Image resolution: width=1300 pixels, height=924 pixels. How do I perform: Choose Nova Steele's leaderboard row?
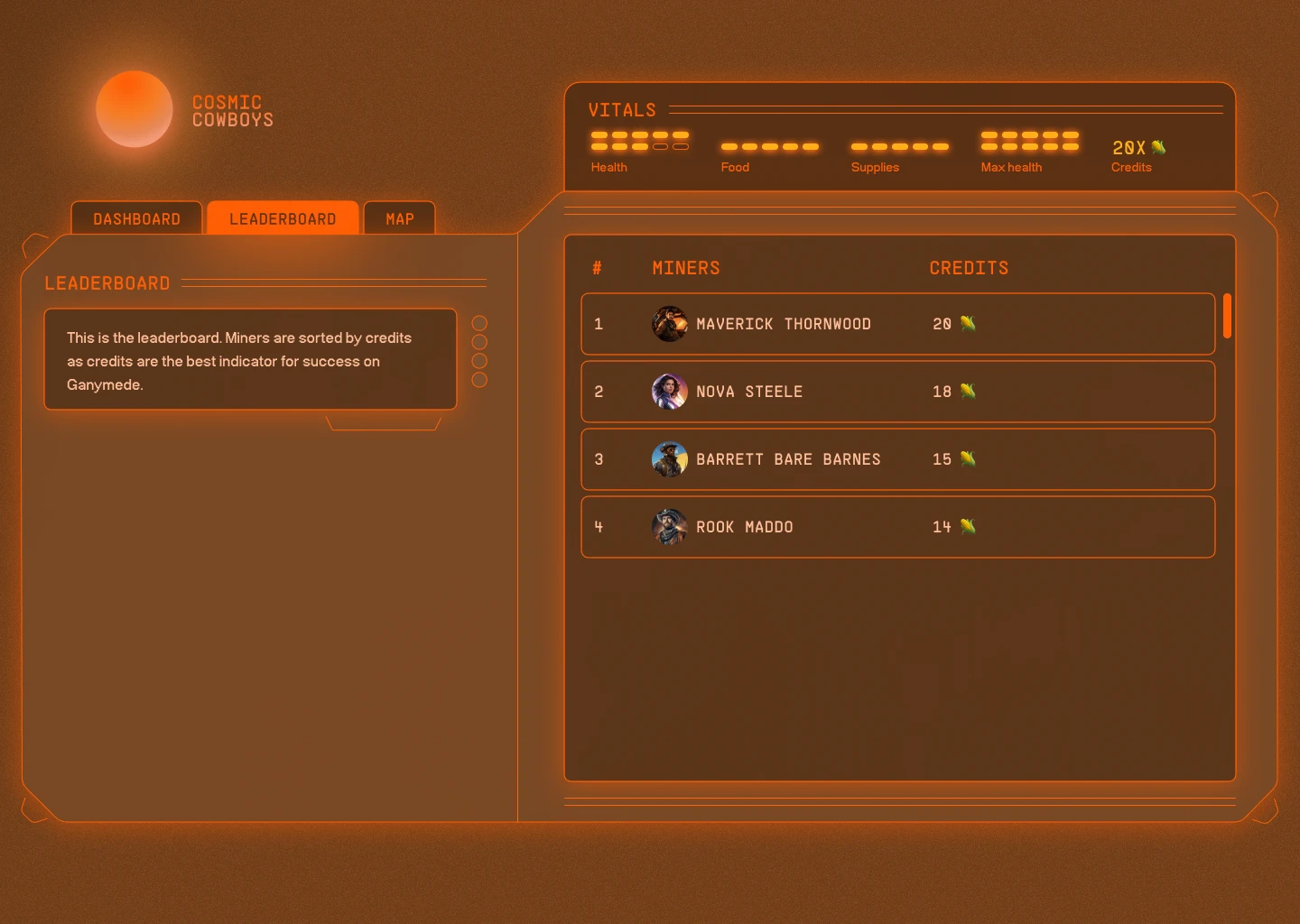tap(897, 392)
